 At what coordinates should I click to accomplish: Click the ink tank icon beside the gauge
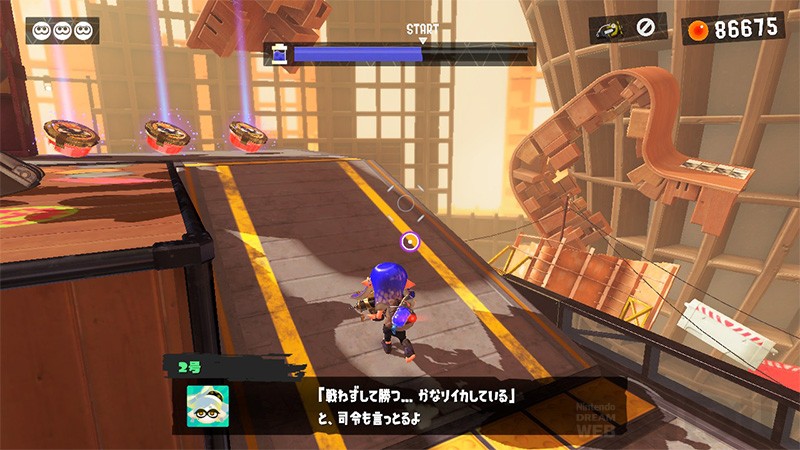(x=280, y=54)
